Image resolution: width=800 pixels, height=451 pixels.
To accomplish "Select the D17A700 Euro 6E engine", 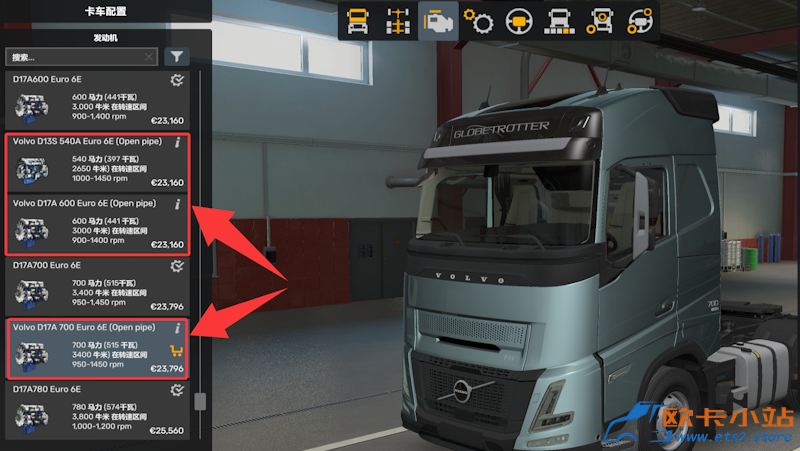I will (98, 289).
